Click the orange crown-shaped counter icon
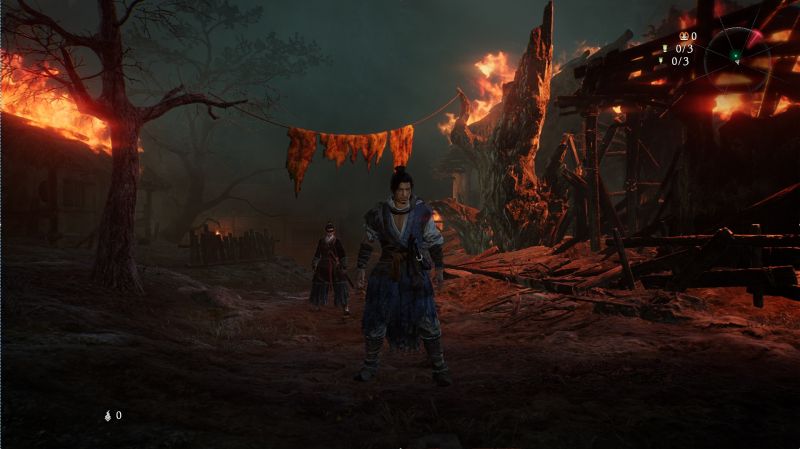Viewport: 800px width, 449px height. tap(683, 36)
